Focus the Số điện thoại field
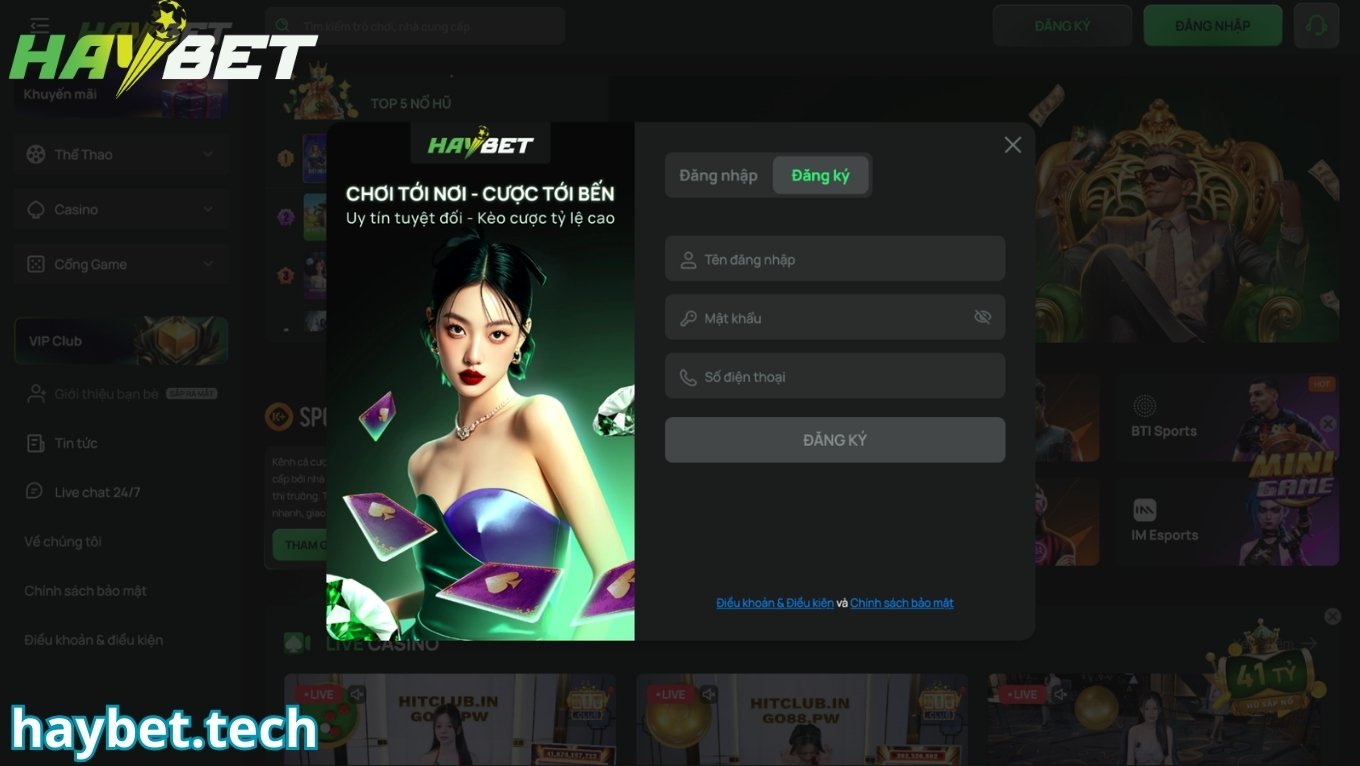1360x766 pixels. [x=835, y=377]
